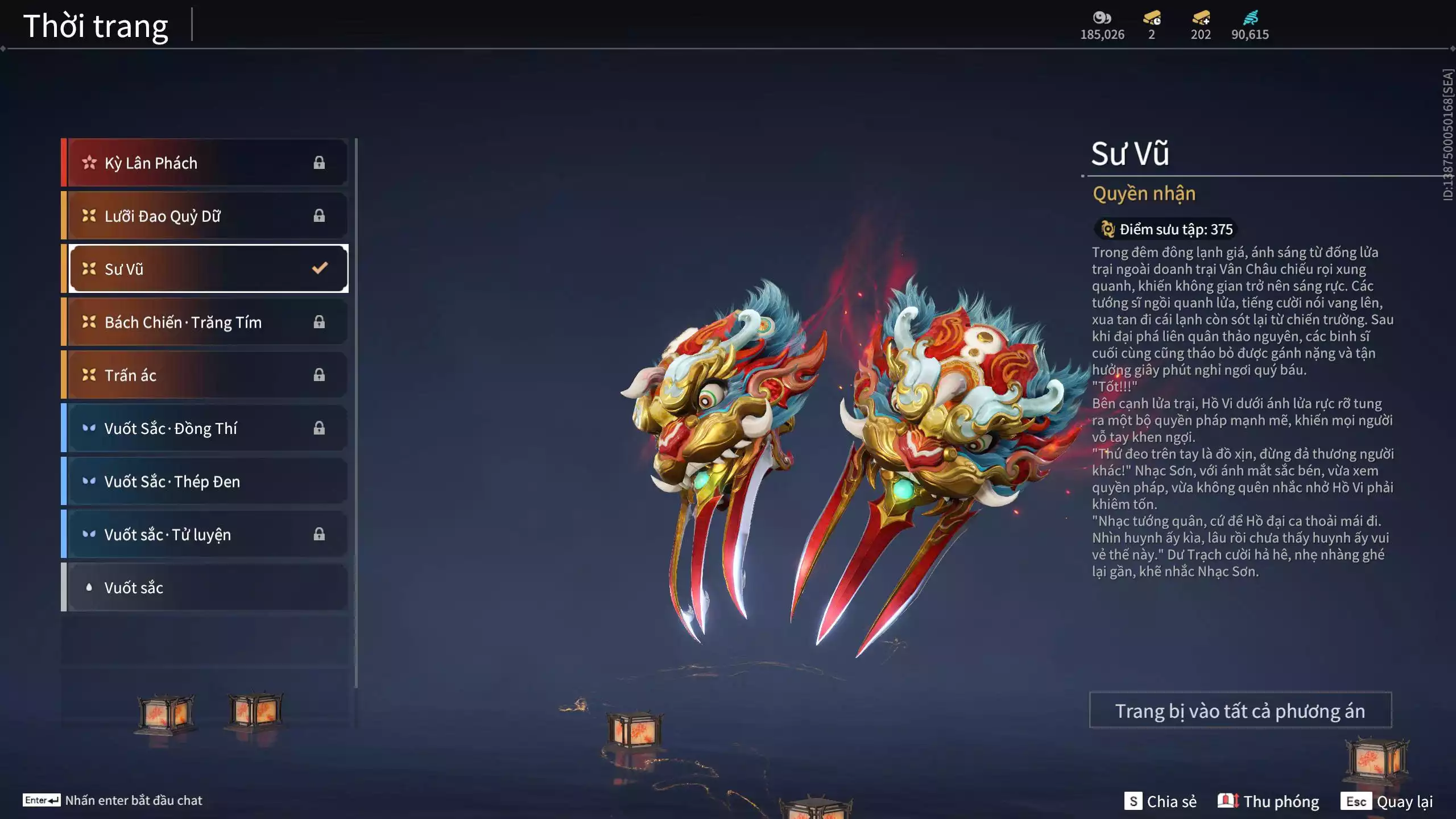Go back with Quay lại
1456x819 pixels.
(1387, 801)
